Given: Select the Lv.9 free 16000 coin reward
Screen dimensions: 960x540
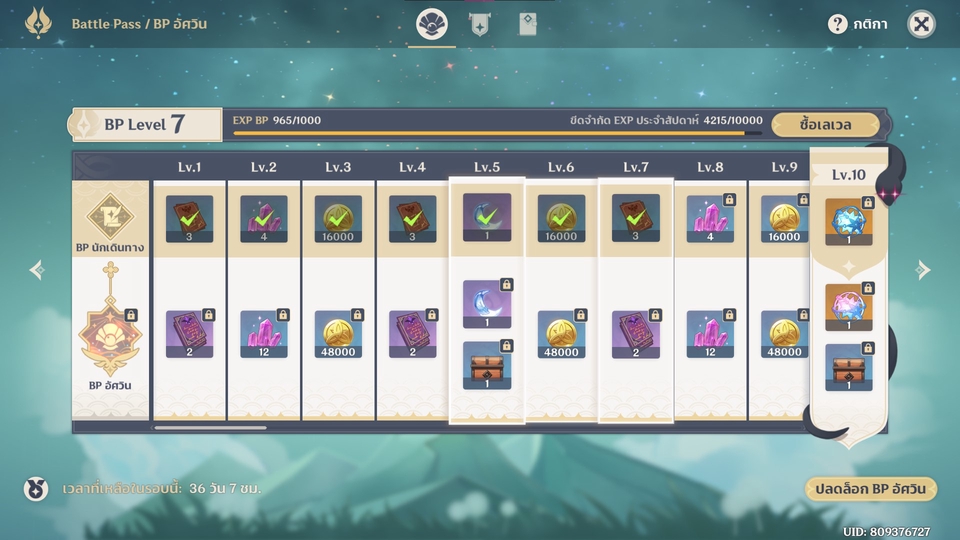Looking at the screenshot, I should (784, 218).
